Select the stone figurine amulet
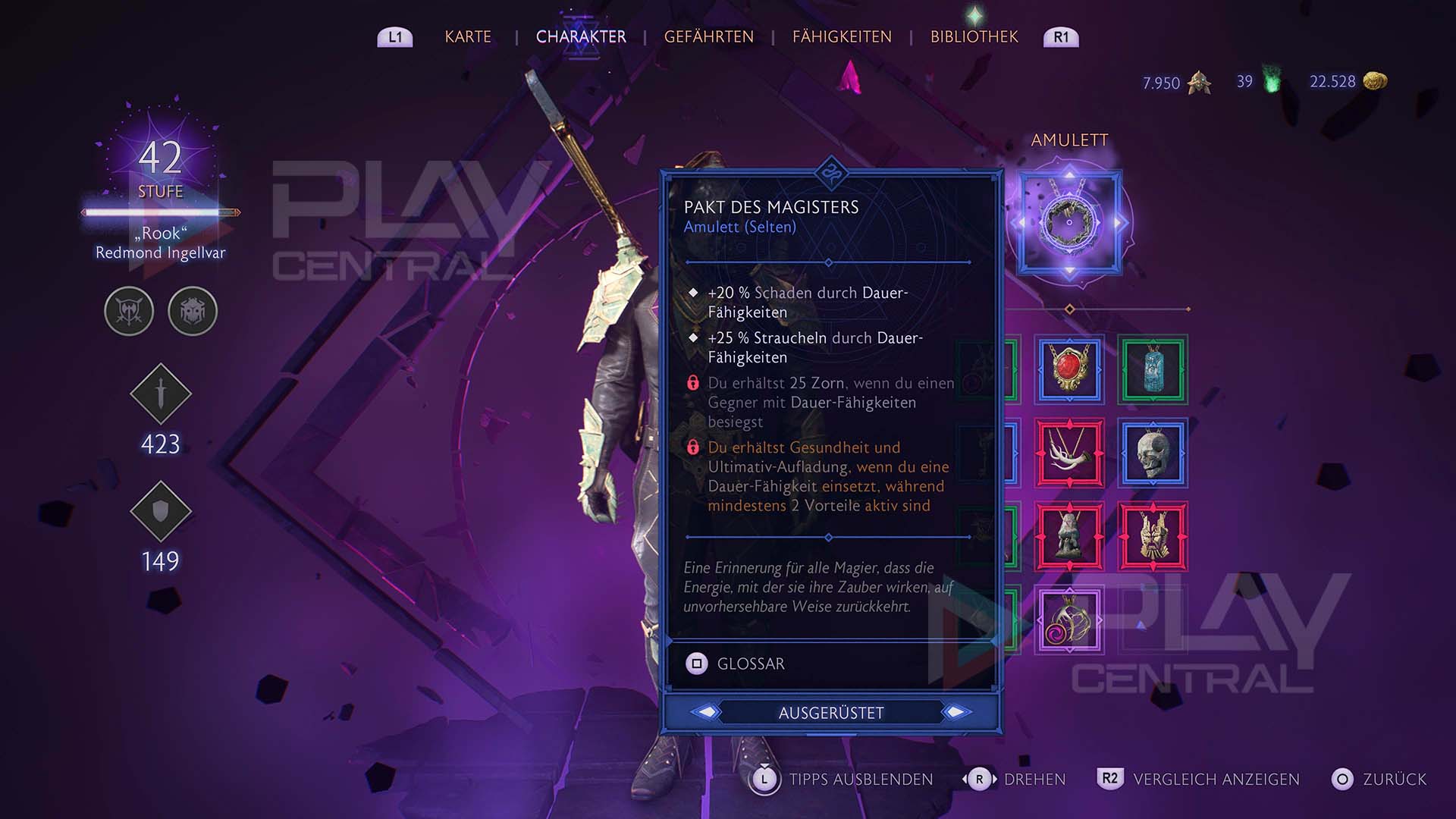The image size is (1456, 819). click(1069, 536)
